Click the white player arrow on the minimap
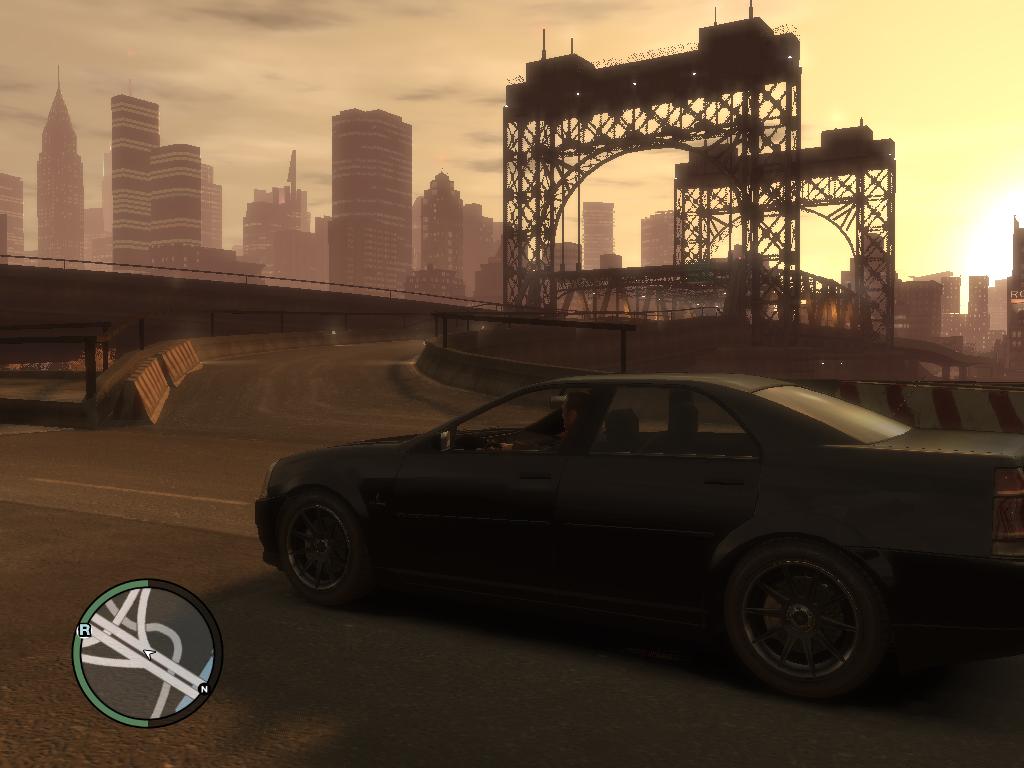Screen dimensions: 1024x768 (148, 654)
